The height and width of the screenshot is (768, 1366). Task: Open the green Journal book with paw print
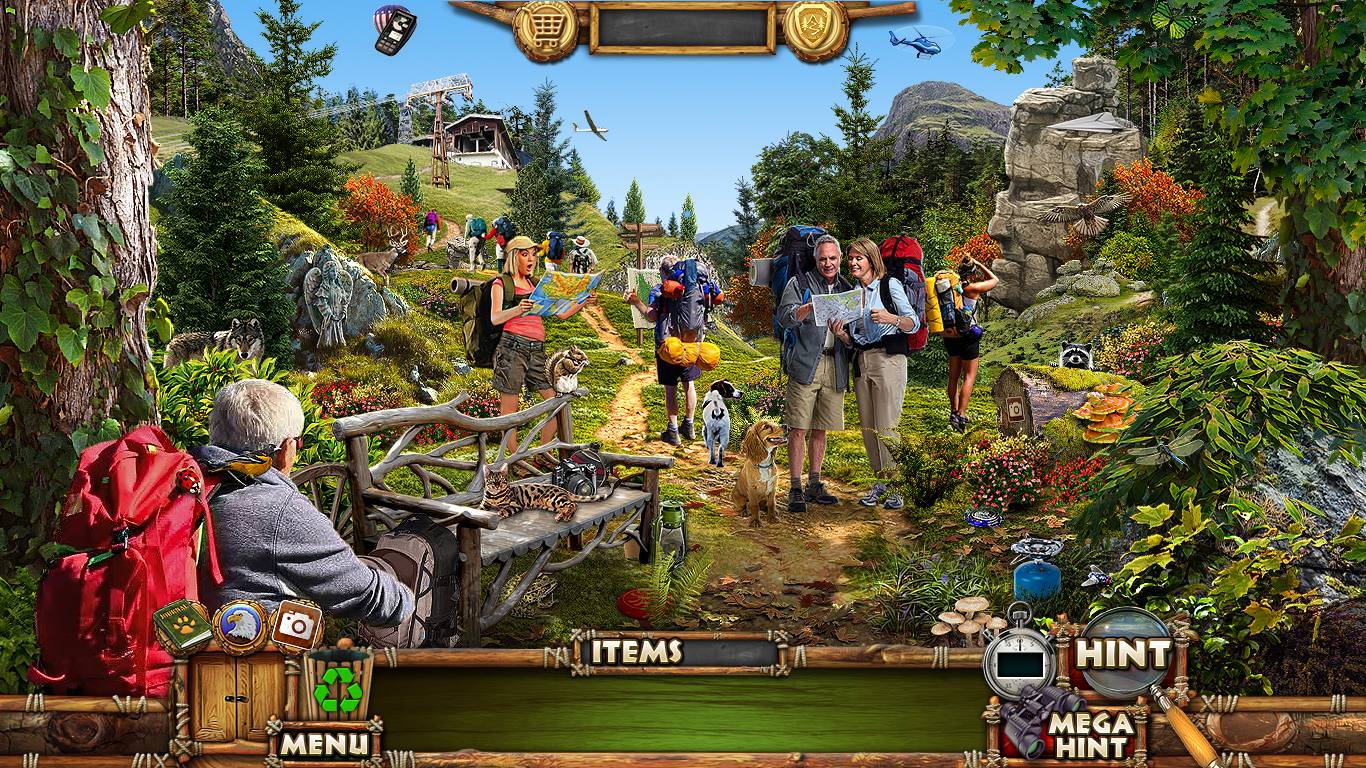point(182,626)
